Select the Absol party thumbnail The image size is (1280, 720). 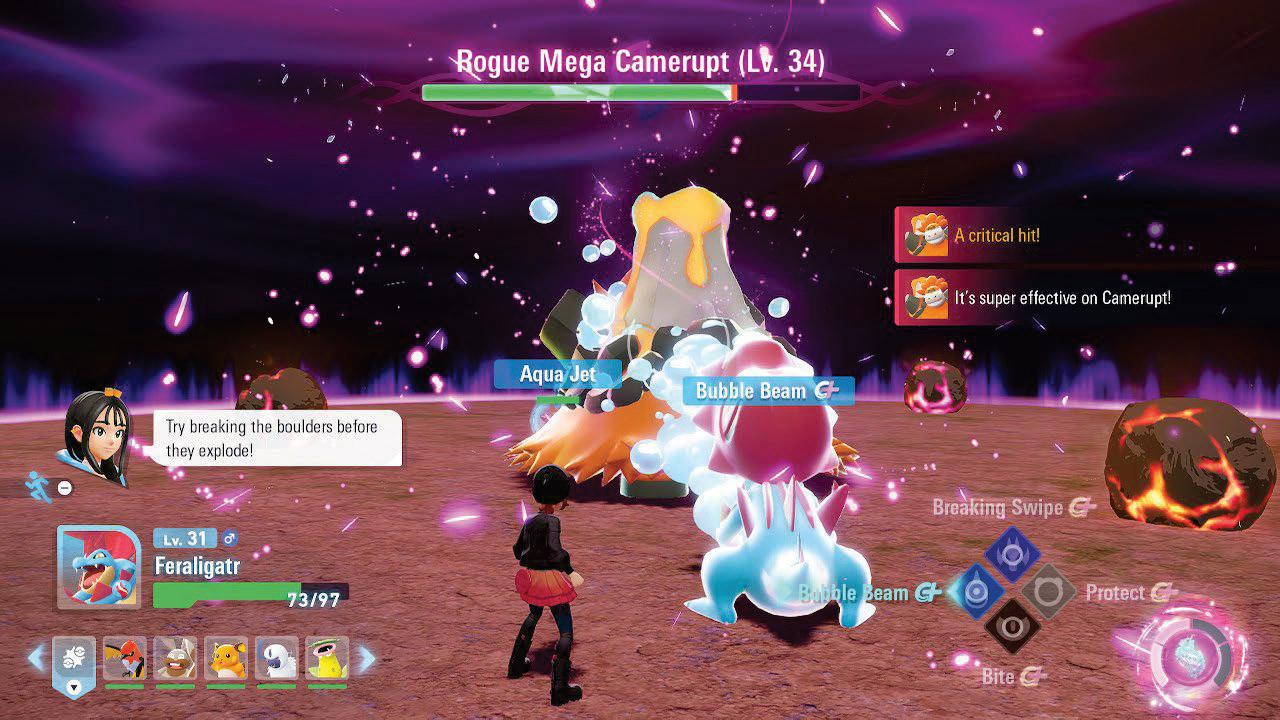(278, 658)
